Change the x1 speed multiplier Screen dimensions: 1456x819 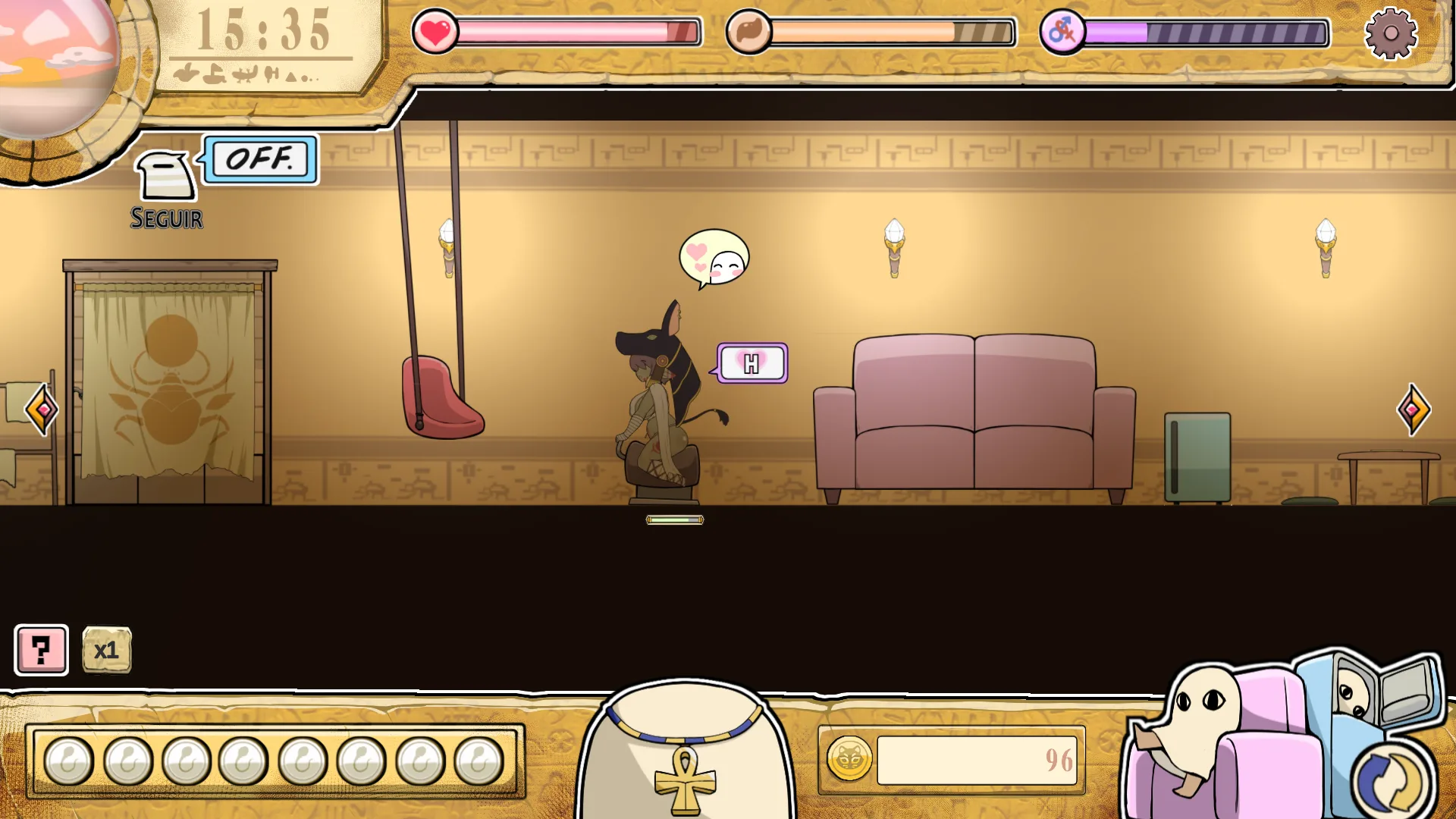coord(106,650)
